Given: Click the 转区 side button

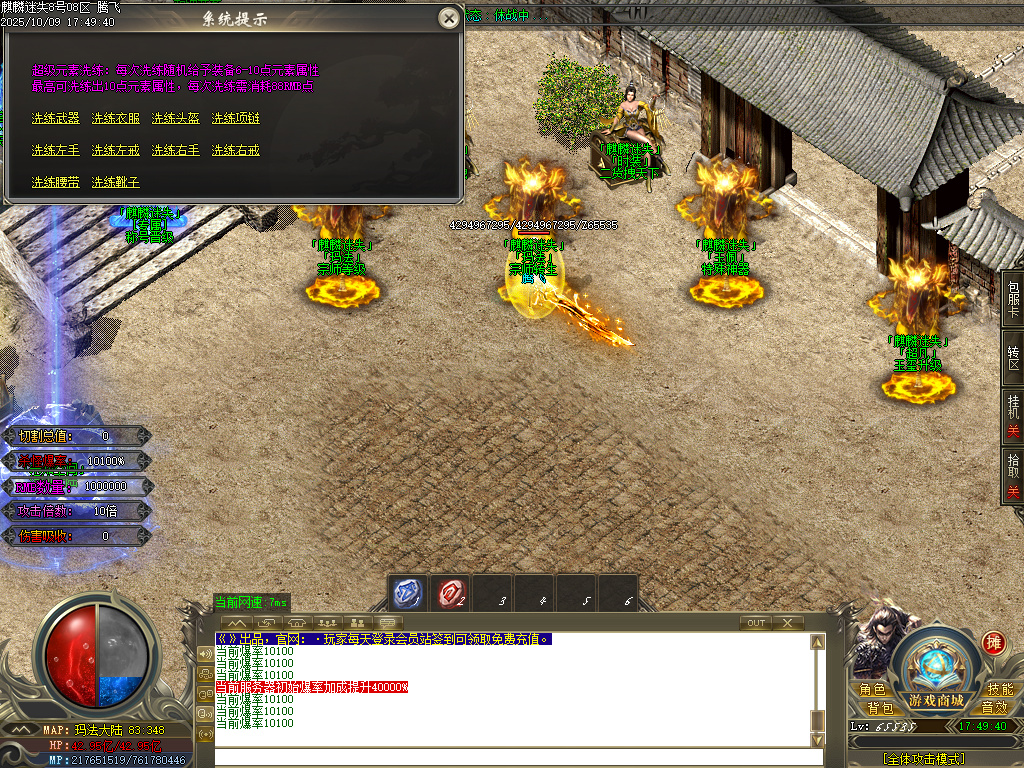Looking at the screenshot, I should [1012, 358].
